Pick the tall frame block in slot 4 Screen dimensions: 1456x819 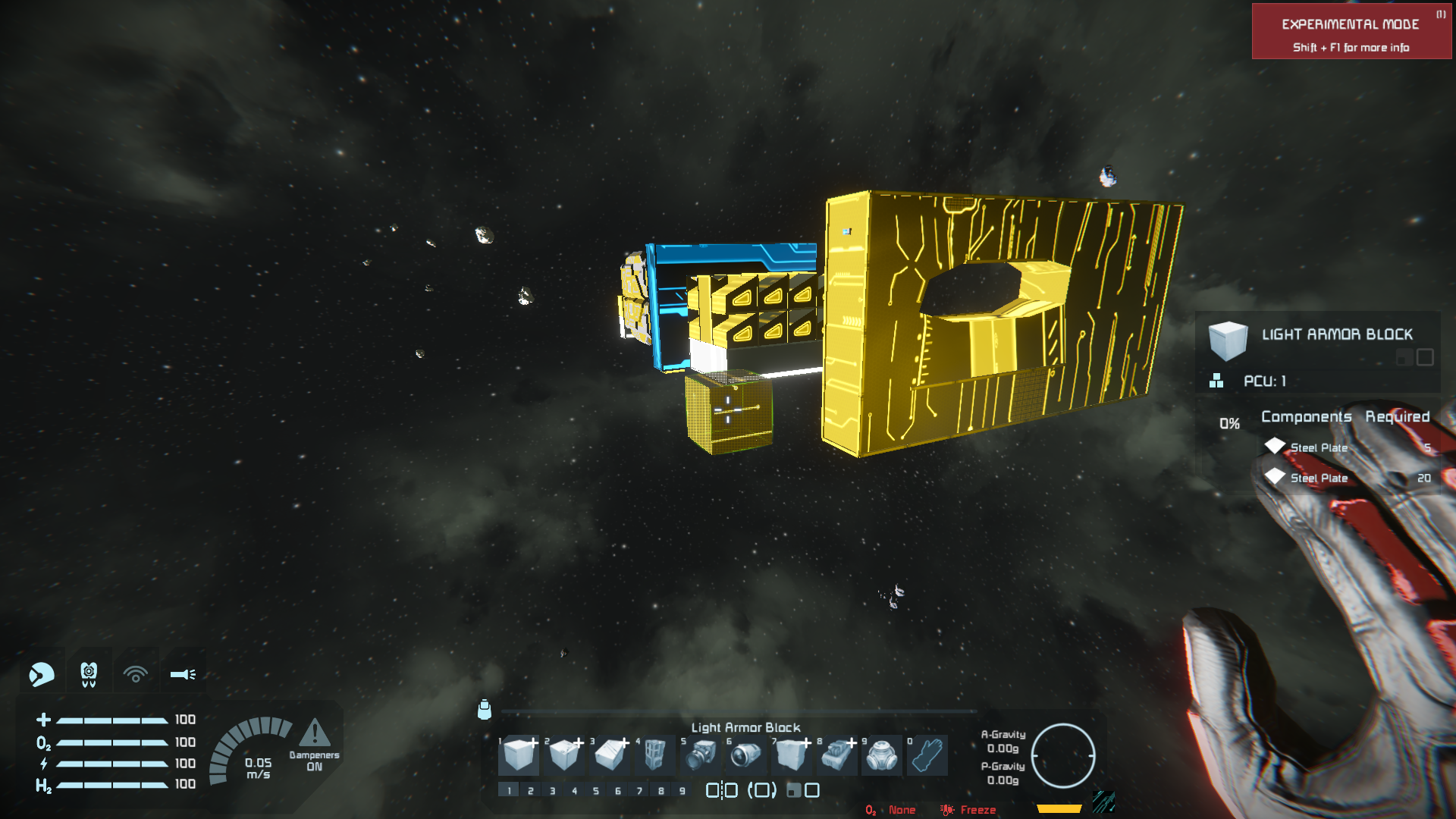tap(654, 755)
